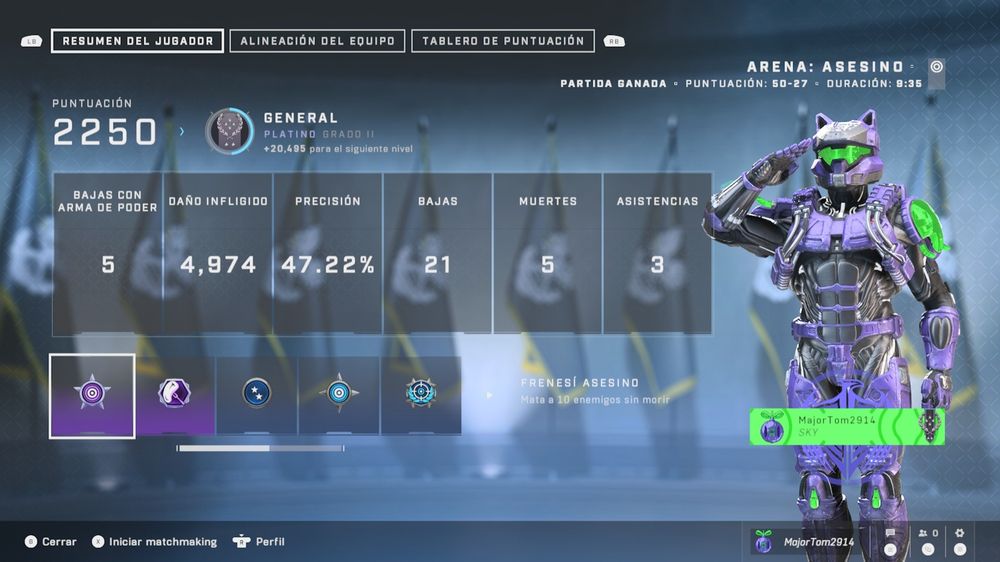
Task: Show the Tablero de Puntuación tab
Action: point(503,41)
